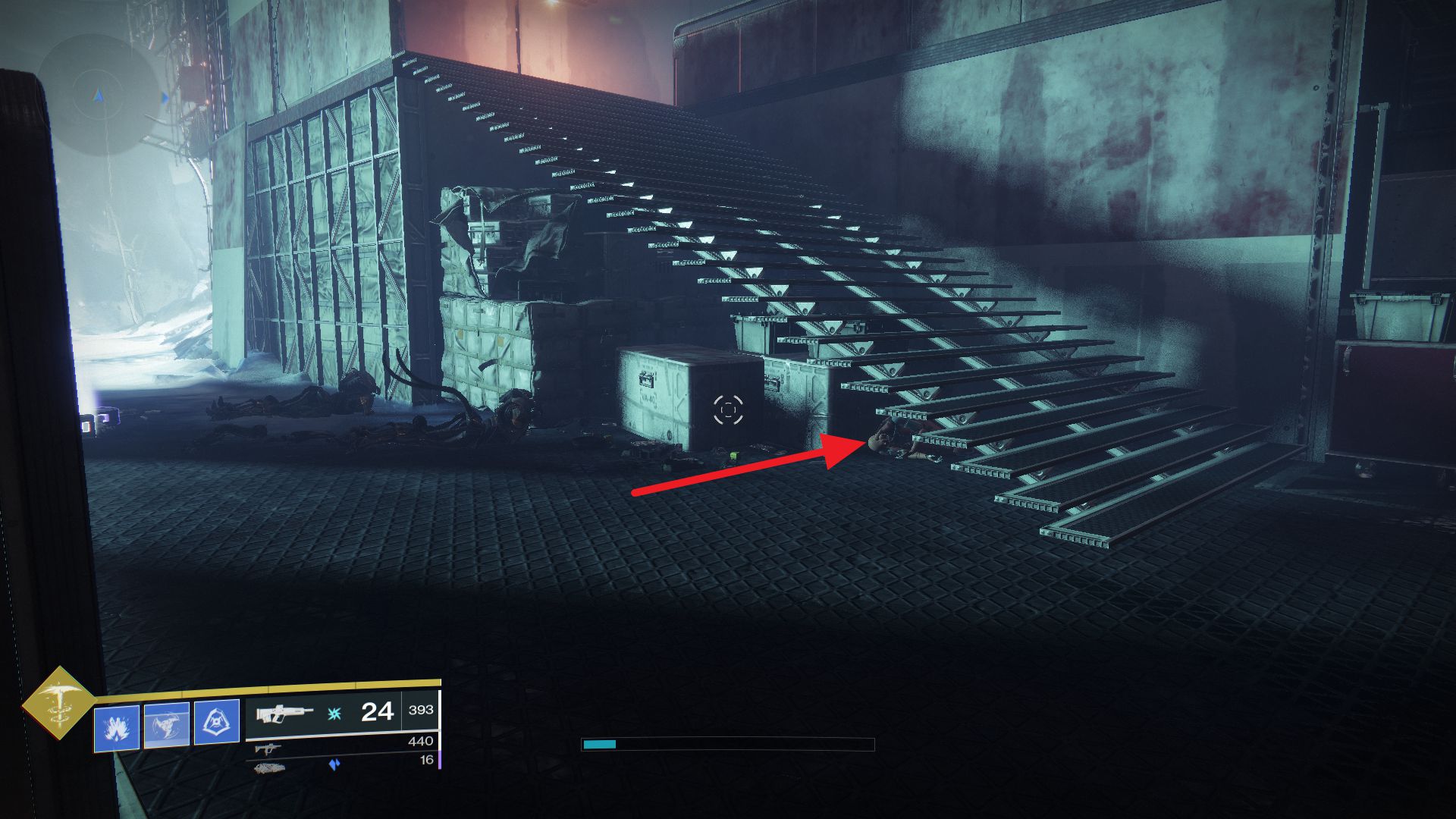The image size is (1456, 819).
Task: Select the blue waypoint chevron on radar edge
Action: pyautogui.click(x=165, y=98)
